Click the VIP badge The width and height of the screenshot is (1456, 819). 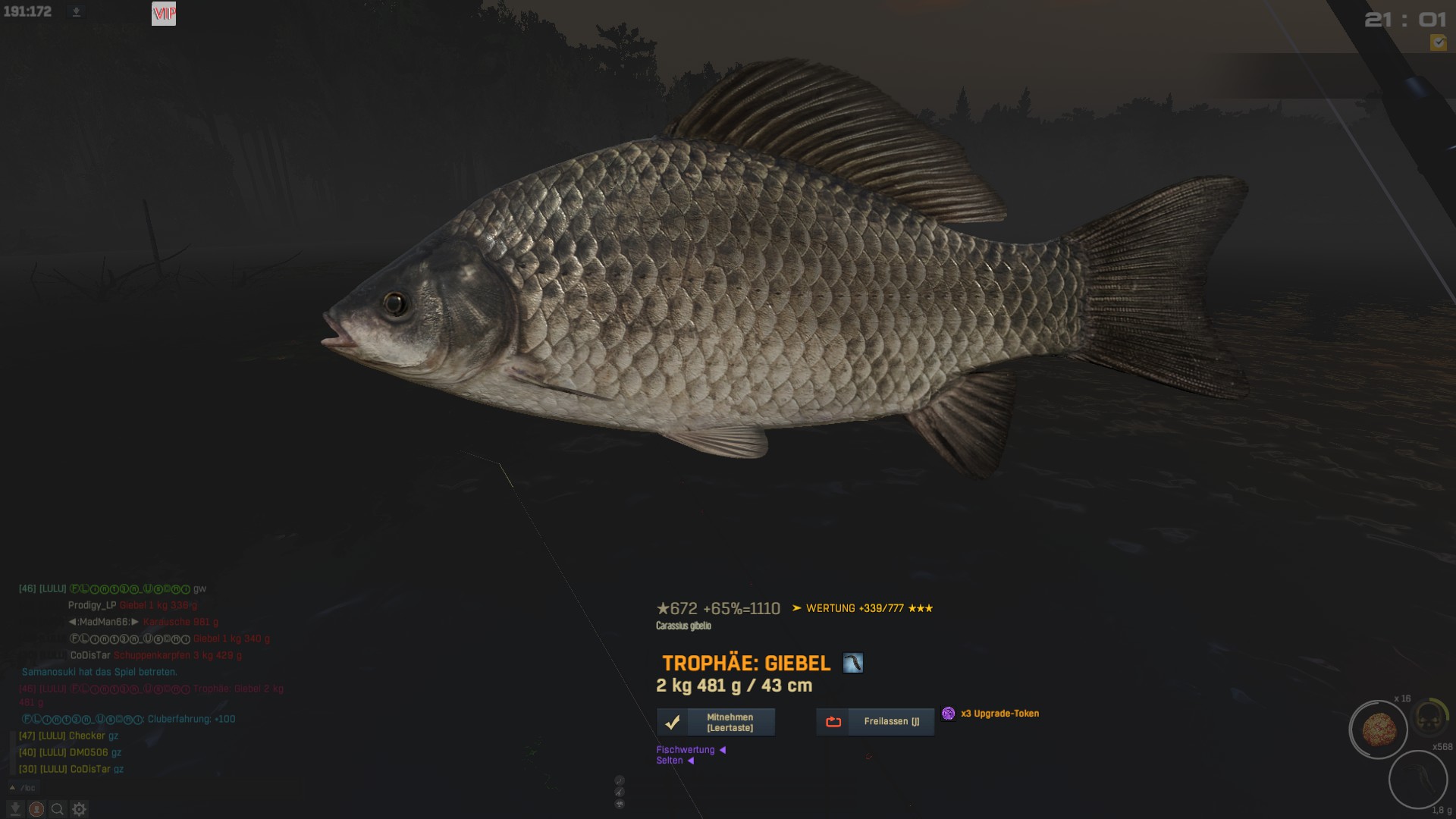(x=164, y=14)
